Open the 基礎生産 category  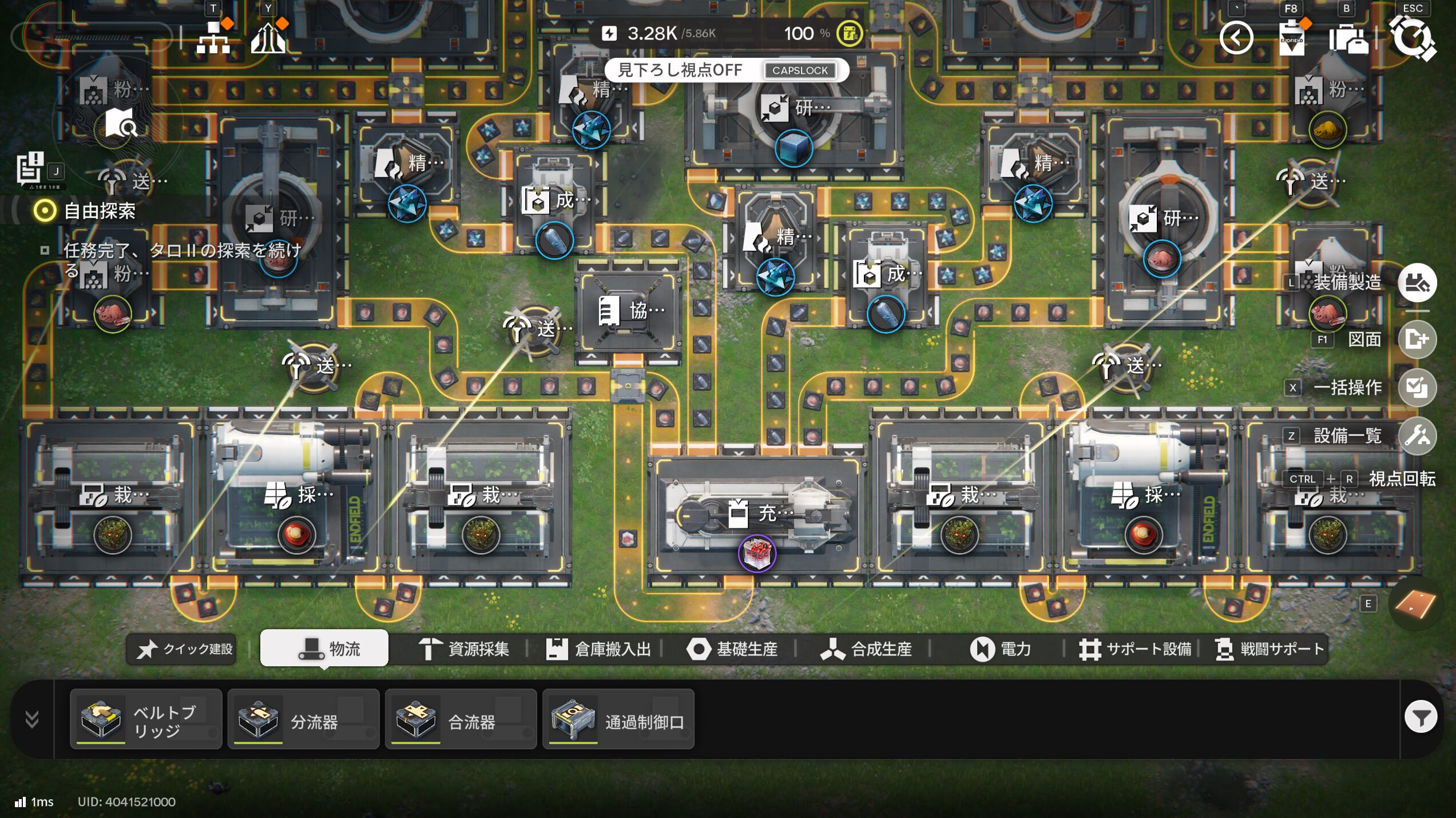[732, 649]
